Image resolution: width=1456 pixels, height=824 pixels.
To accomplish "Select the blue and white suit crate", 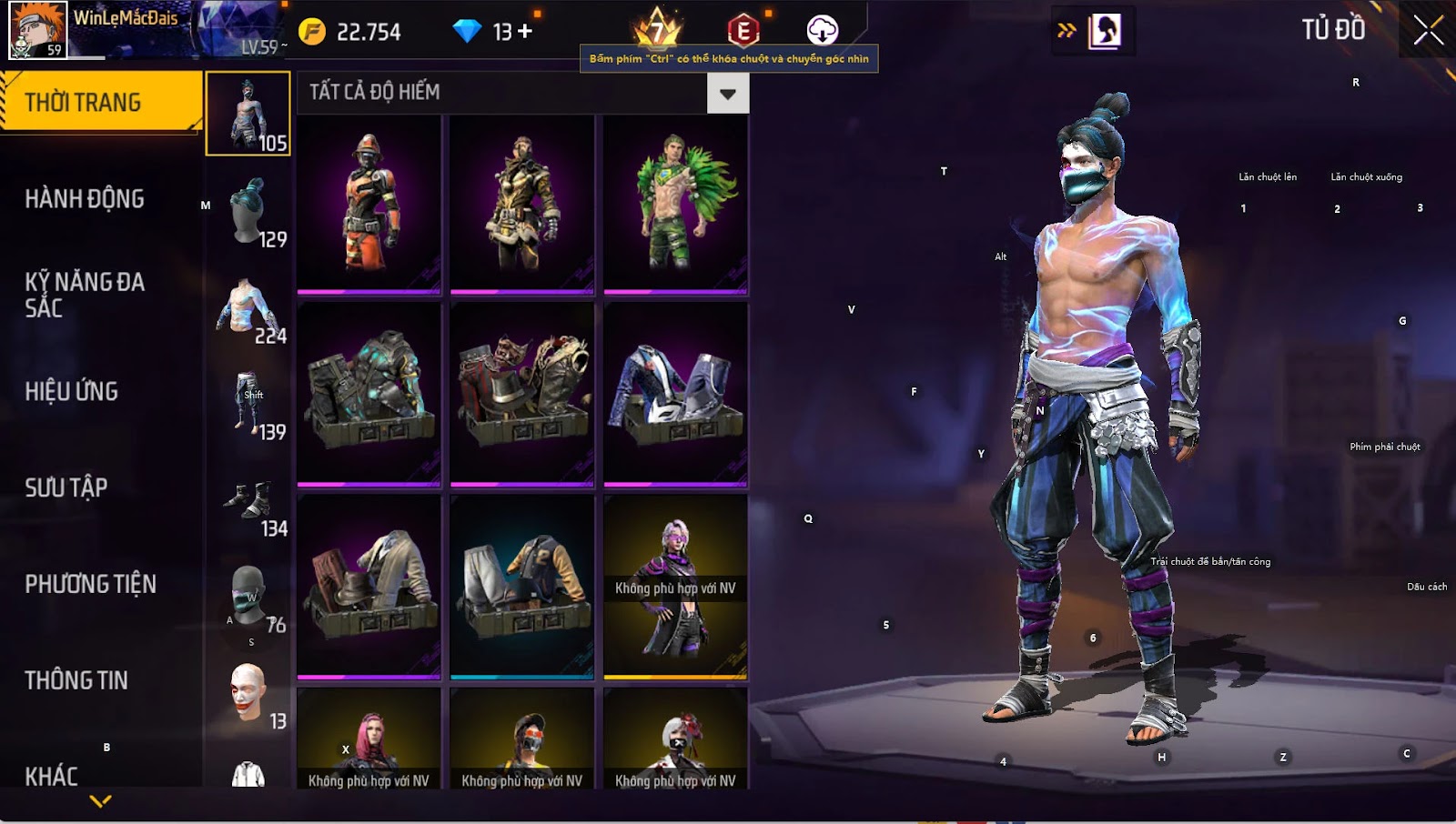I will (675, 394).
